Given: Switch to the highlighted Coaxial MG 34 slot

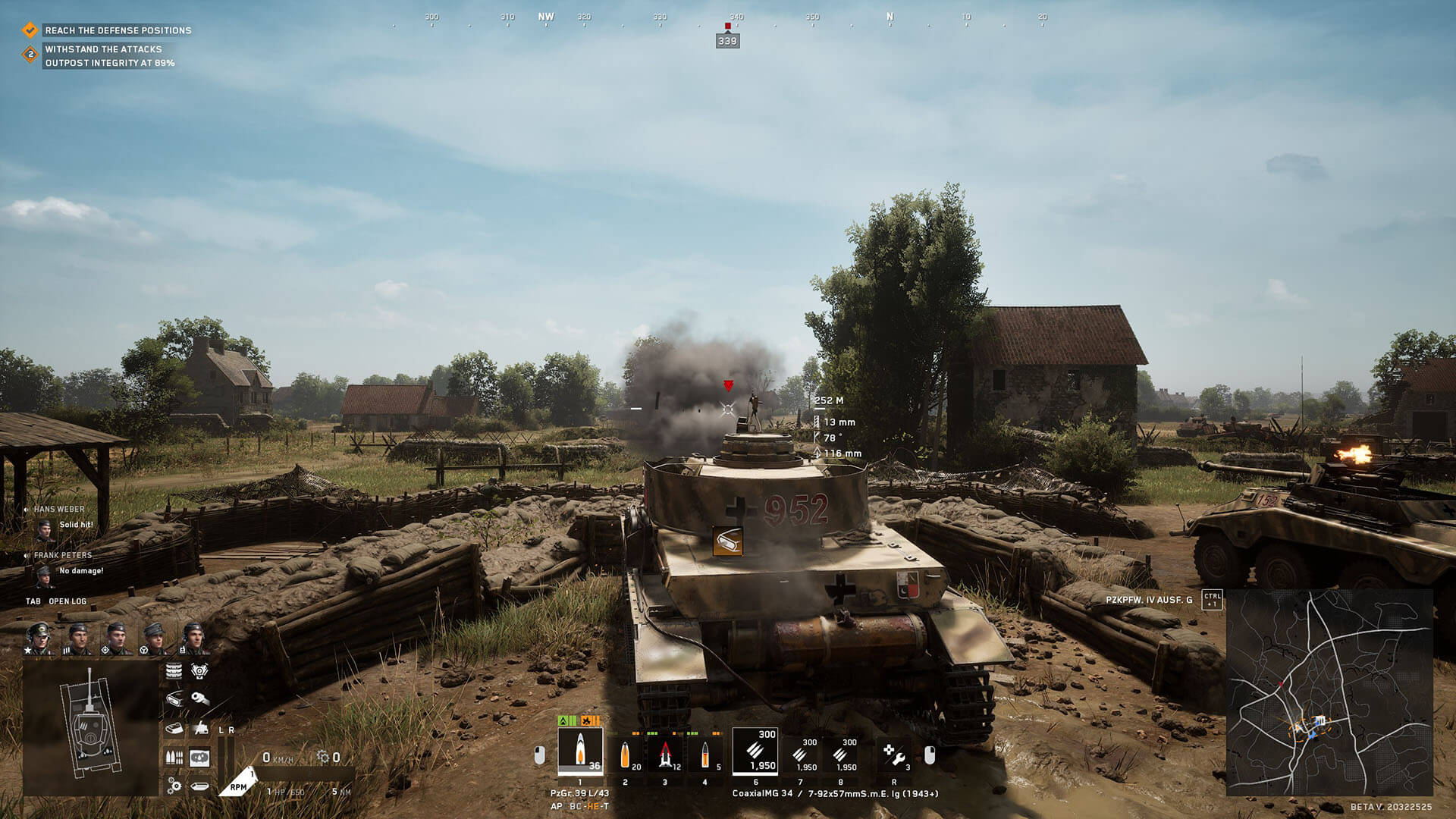Looking at the screenshot, I should point(755,752).
